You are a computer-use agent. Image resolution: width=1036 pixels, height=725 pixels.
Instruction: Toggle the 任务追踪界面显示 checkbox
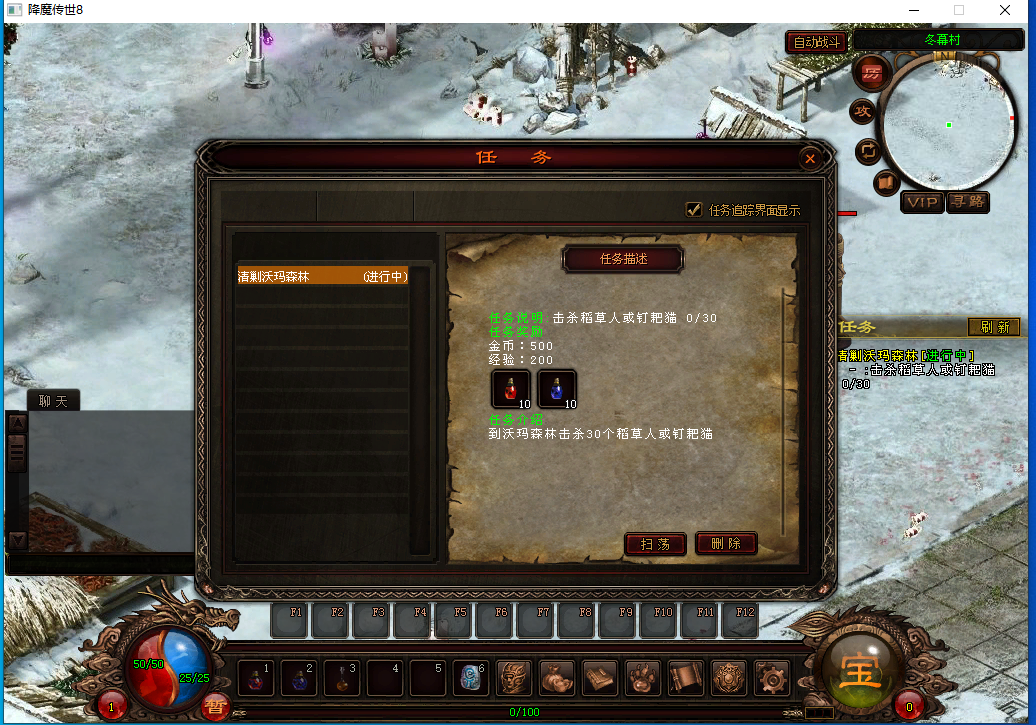click(x=693, y=210)
